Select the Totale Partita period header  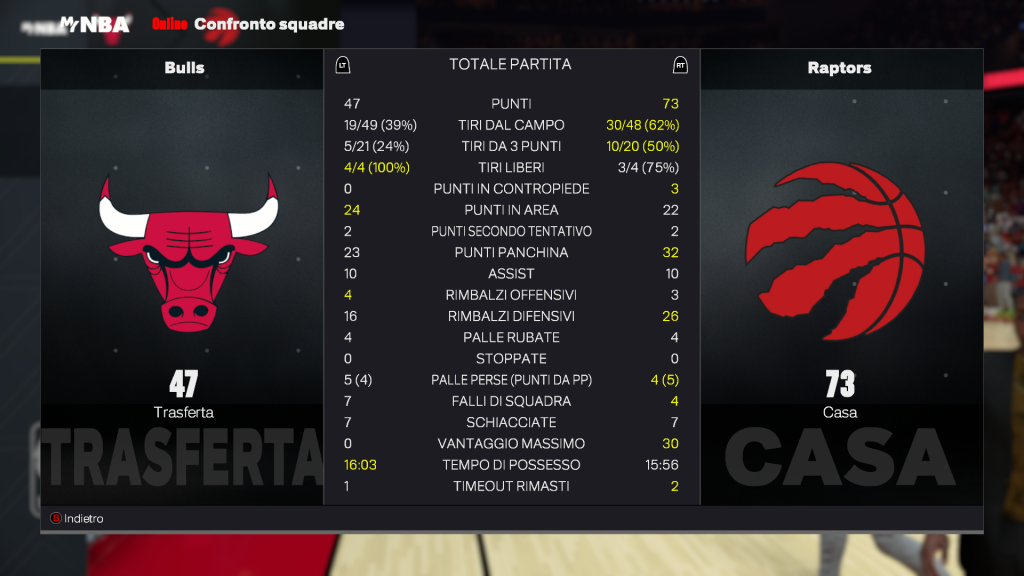coord(510,65)
